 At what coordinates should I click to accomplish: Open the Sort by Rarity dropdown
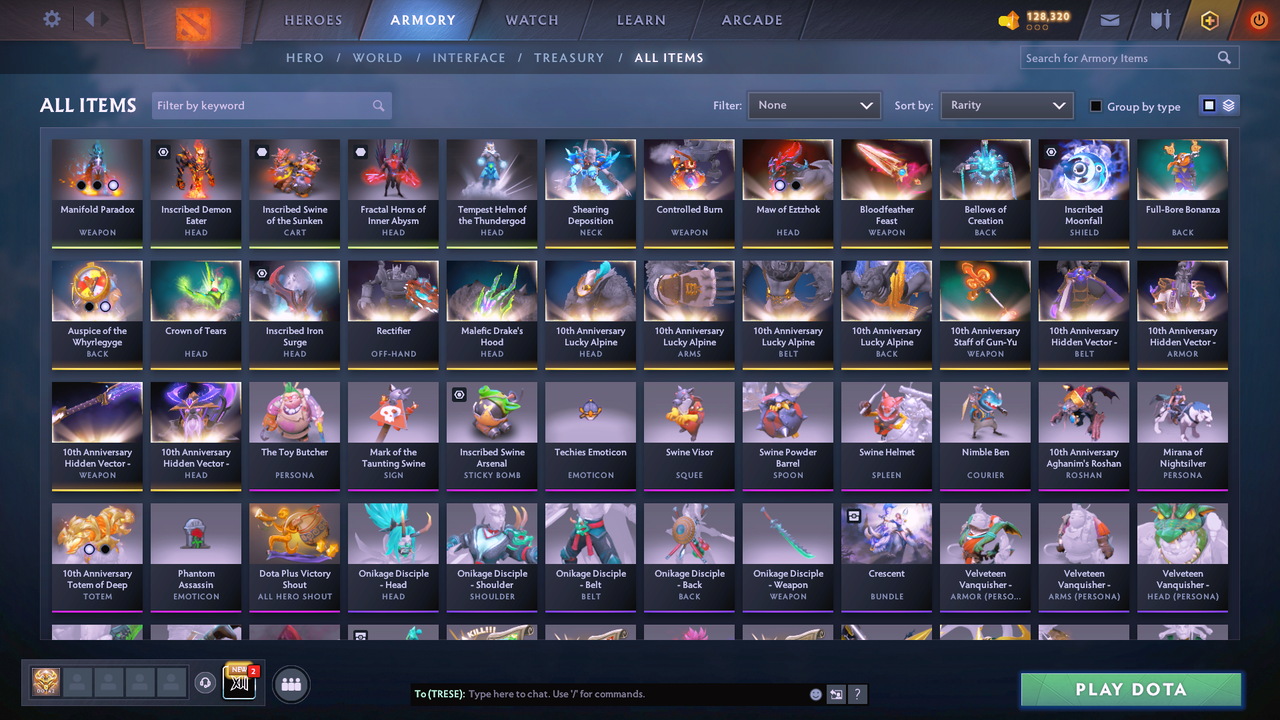point(1006,105)
